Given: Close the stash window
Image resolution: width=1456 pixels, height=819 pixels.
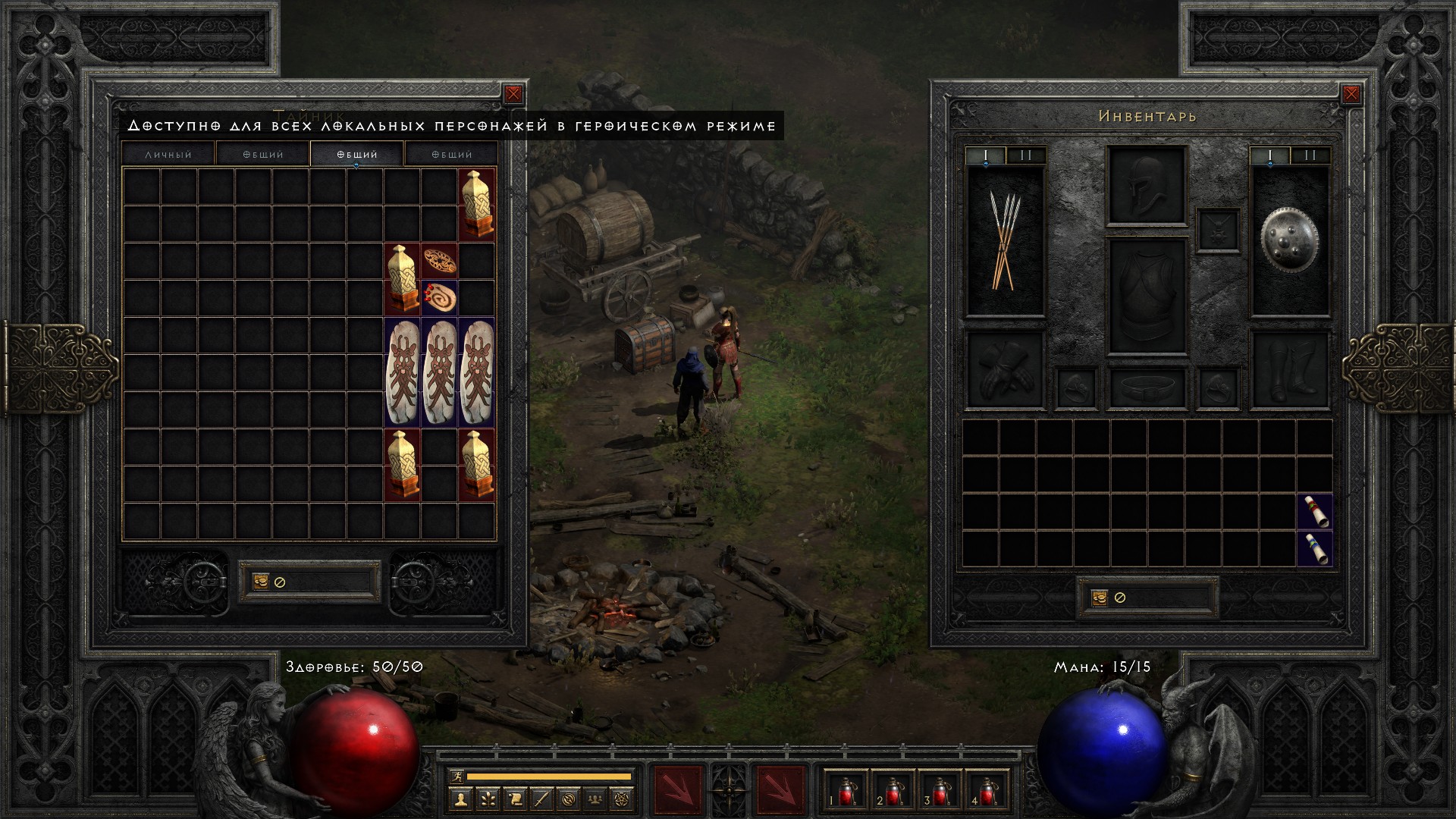Looking at the screenshot, I should [x=513, y=94].
